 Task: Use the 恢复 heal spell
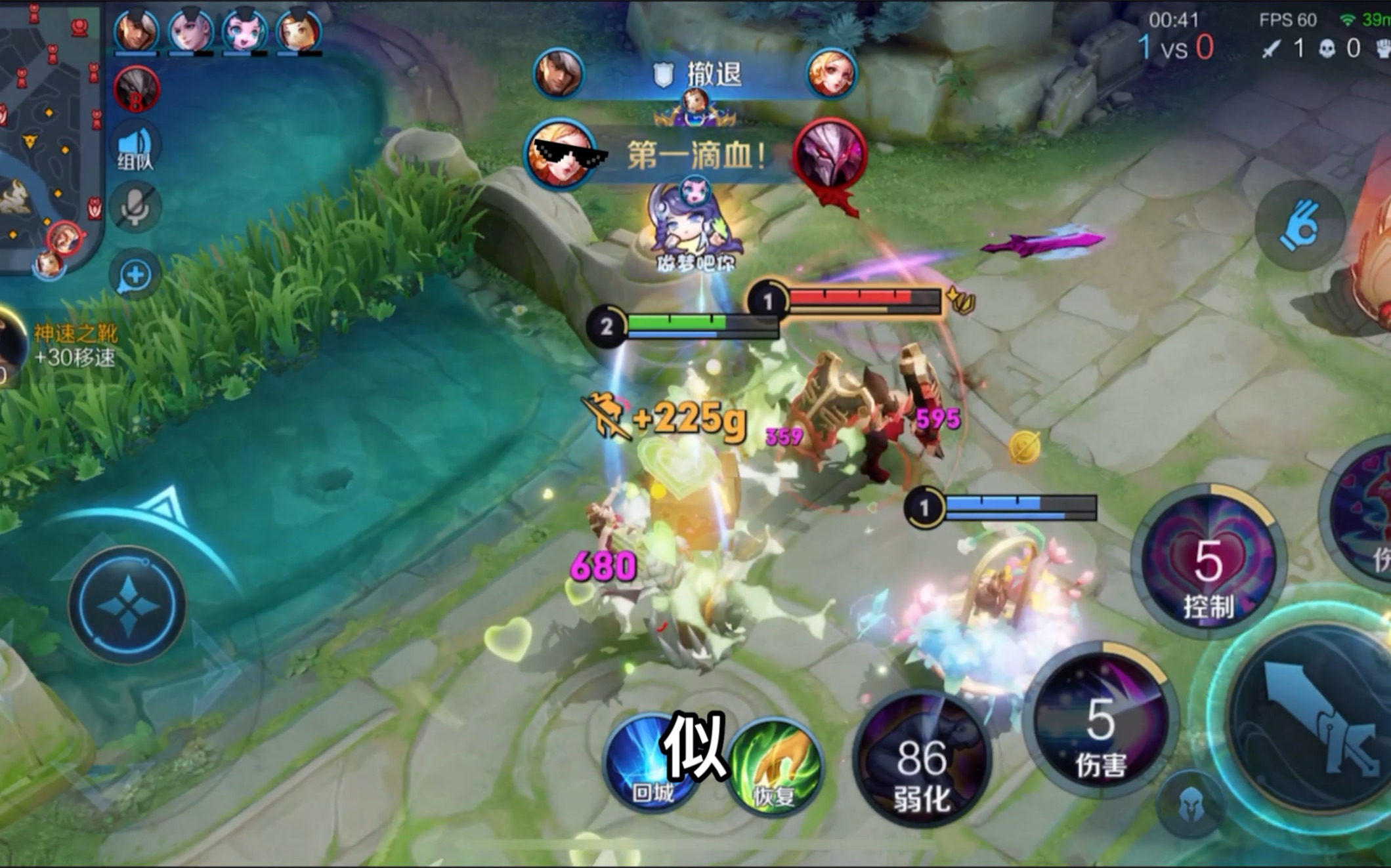tap(775, 768)
